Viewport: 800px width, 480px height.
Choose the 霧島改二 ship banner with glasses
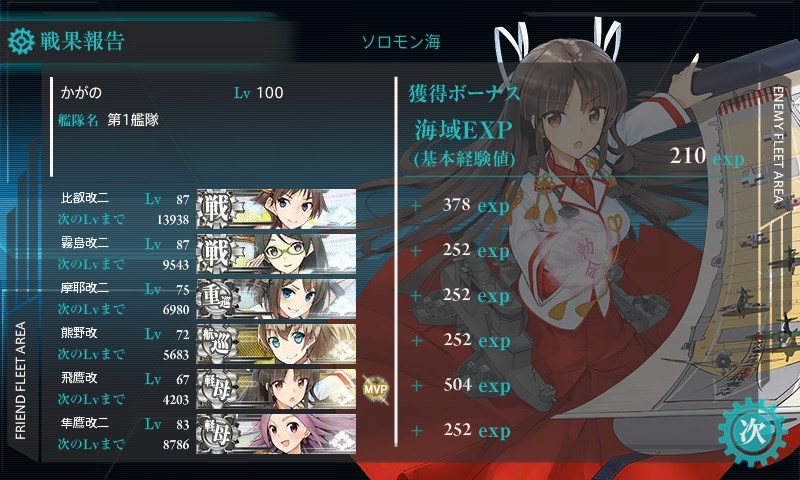point(276,251)
